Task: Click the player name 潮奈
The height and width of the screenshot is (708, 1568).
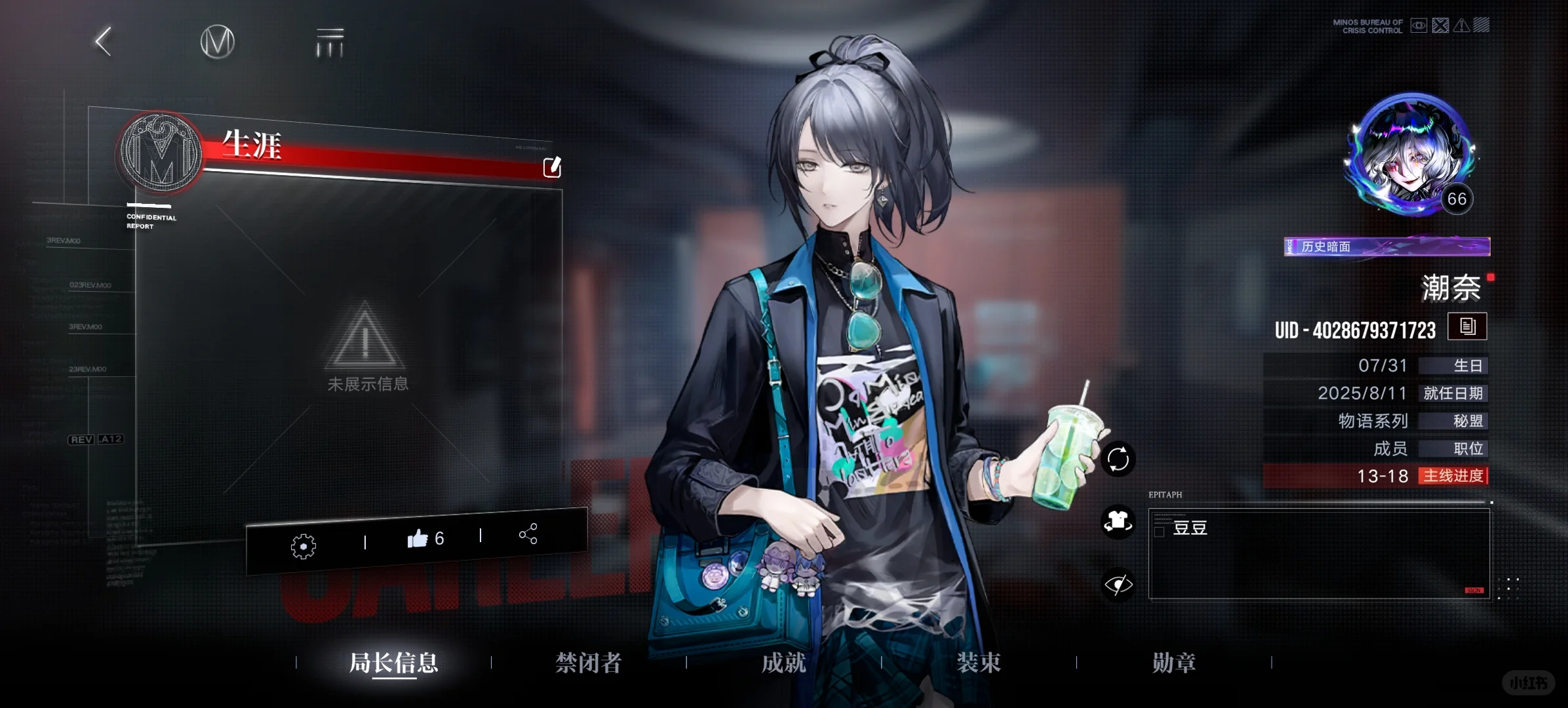Action: (x=1451, y=288)
